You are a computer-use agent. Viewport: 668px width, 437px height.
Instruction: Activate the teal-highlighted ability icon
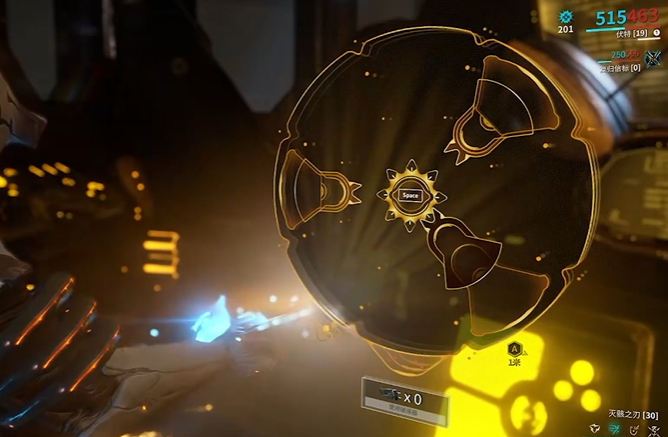click(615, 429)
